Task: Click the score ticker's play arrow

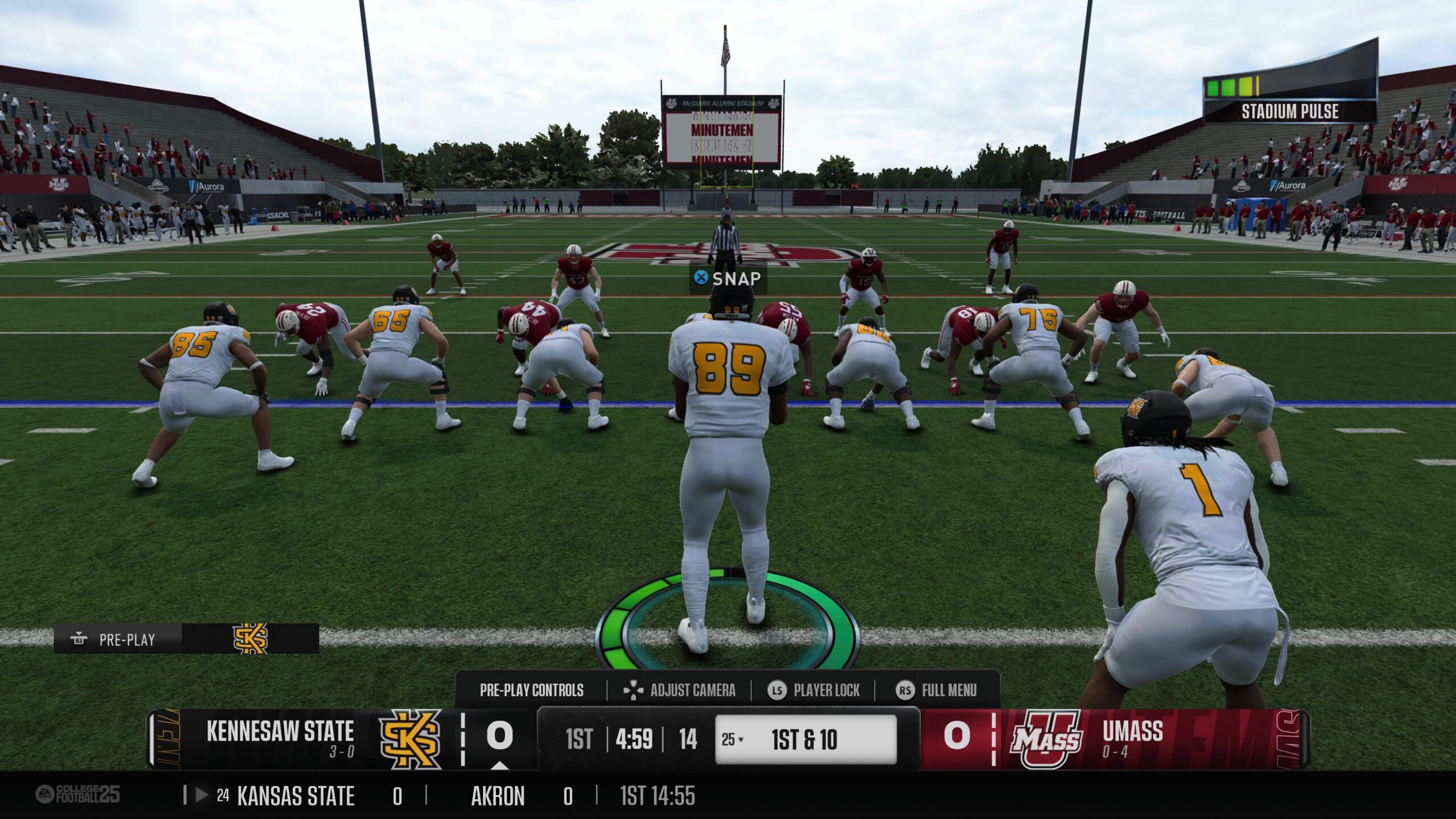Action: [201, 795]
